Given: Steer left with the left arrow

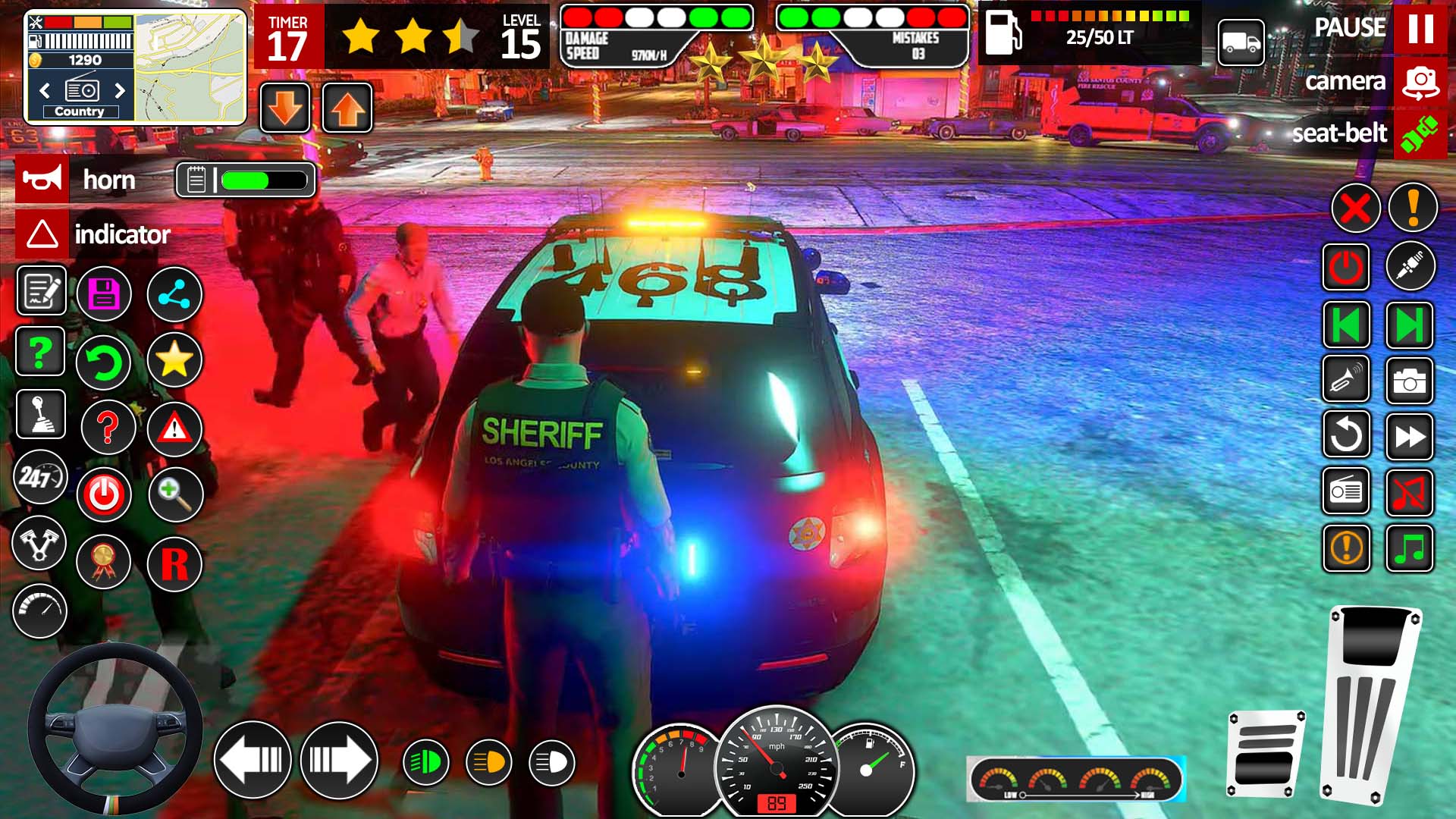Looking at the screenshot, I should pos(253,759).
